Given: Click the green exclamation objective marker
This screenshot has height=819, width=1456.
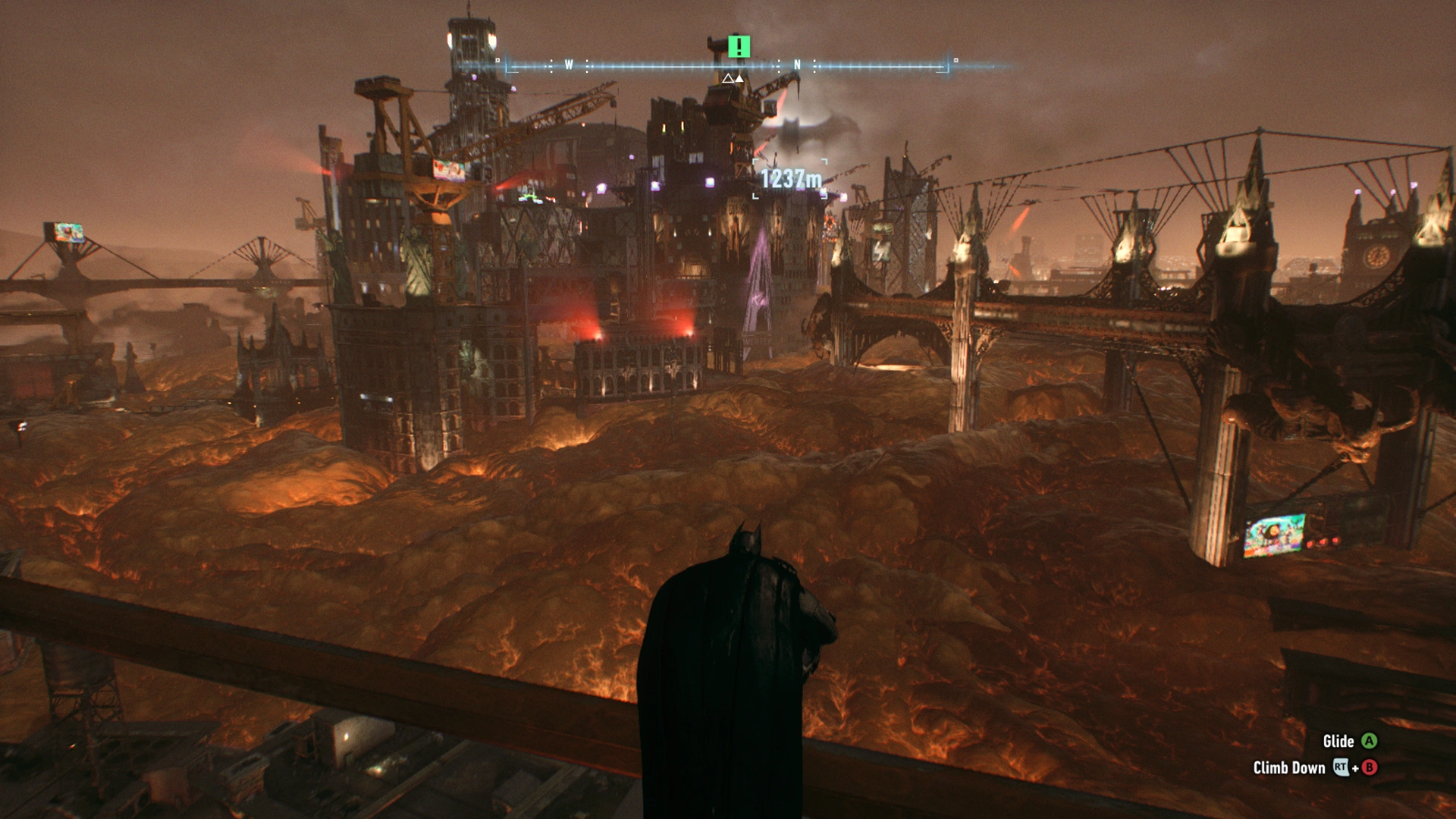Looking at the screenshot, I should click(739, 47).
